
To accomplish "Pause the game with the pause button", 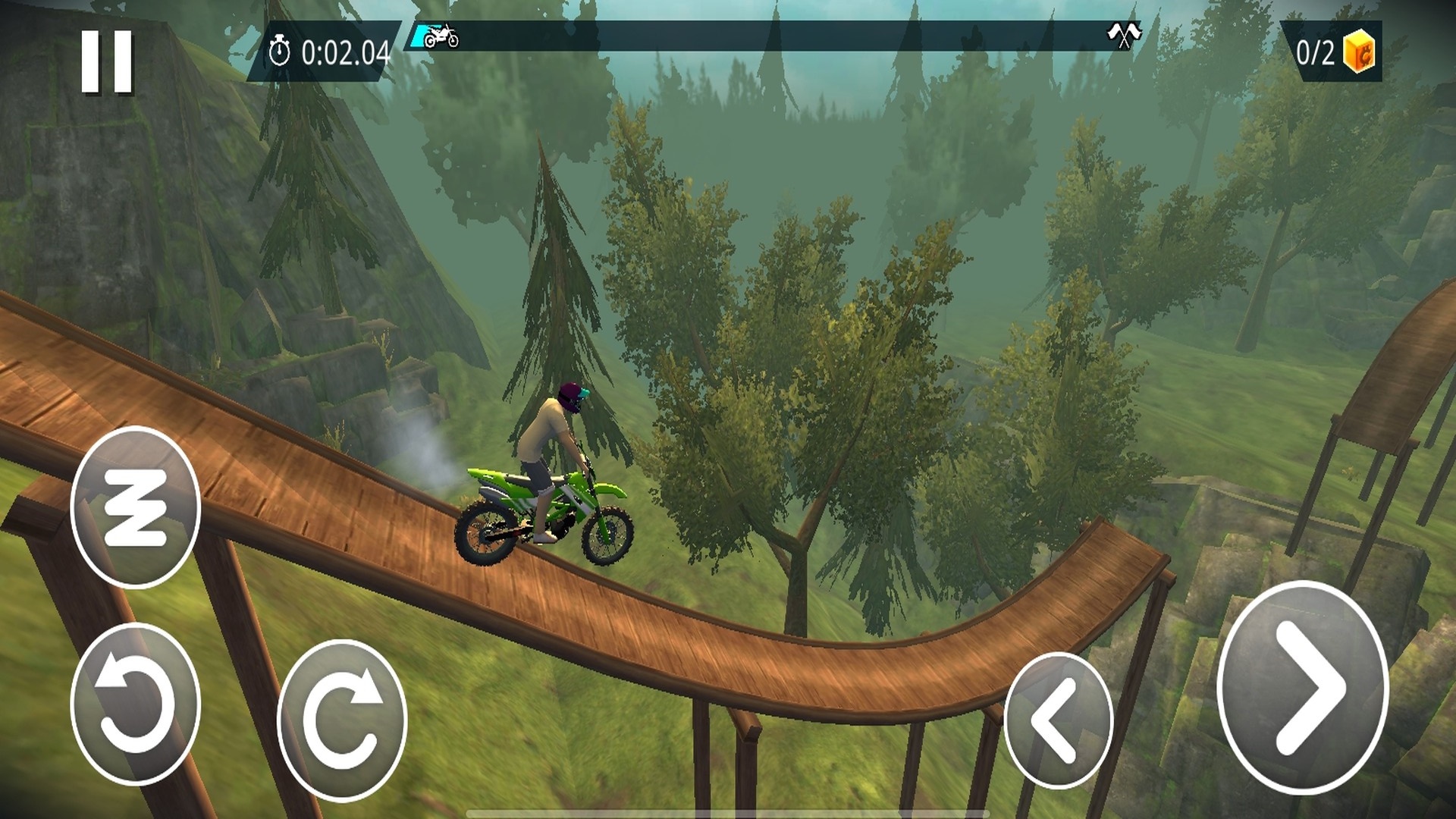I will tap(107, 62).
